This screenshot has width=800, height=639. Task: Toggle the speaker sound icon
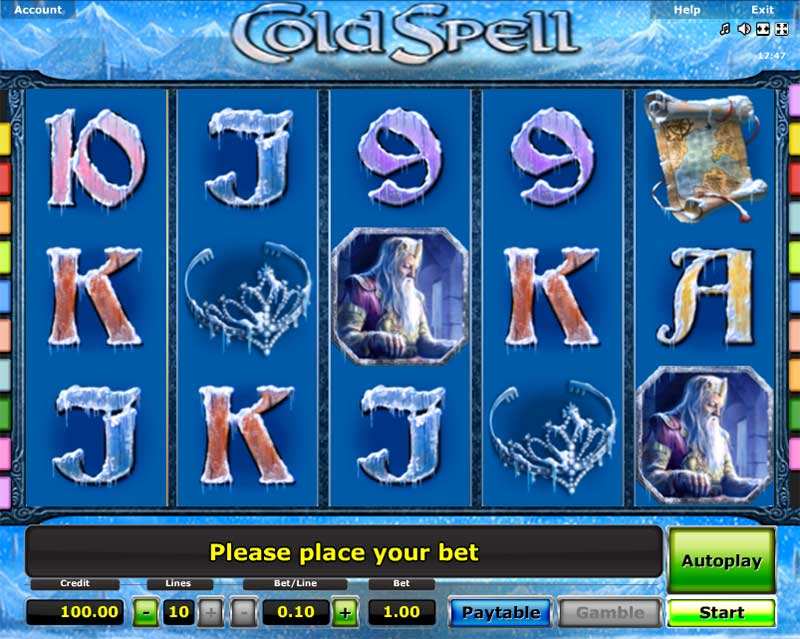click(x=743, y=29)
